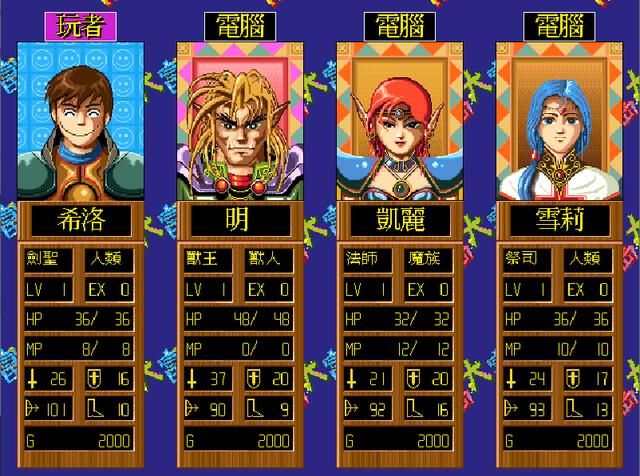Image resolution: width=640 pixels, height=476 pixels.
Task: Toggle the highlighted 玩者 controller label
Action: pos(78,26)
